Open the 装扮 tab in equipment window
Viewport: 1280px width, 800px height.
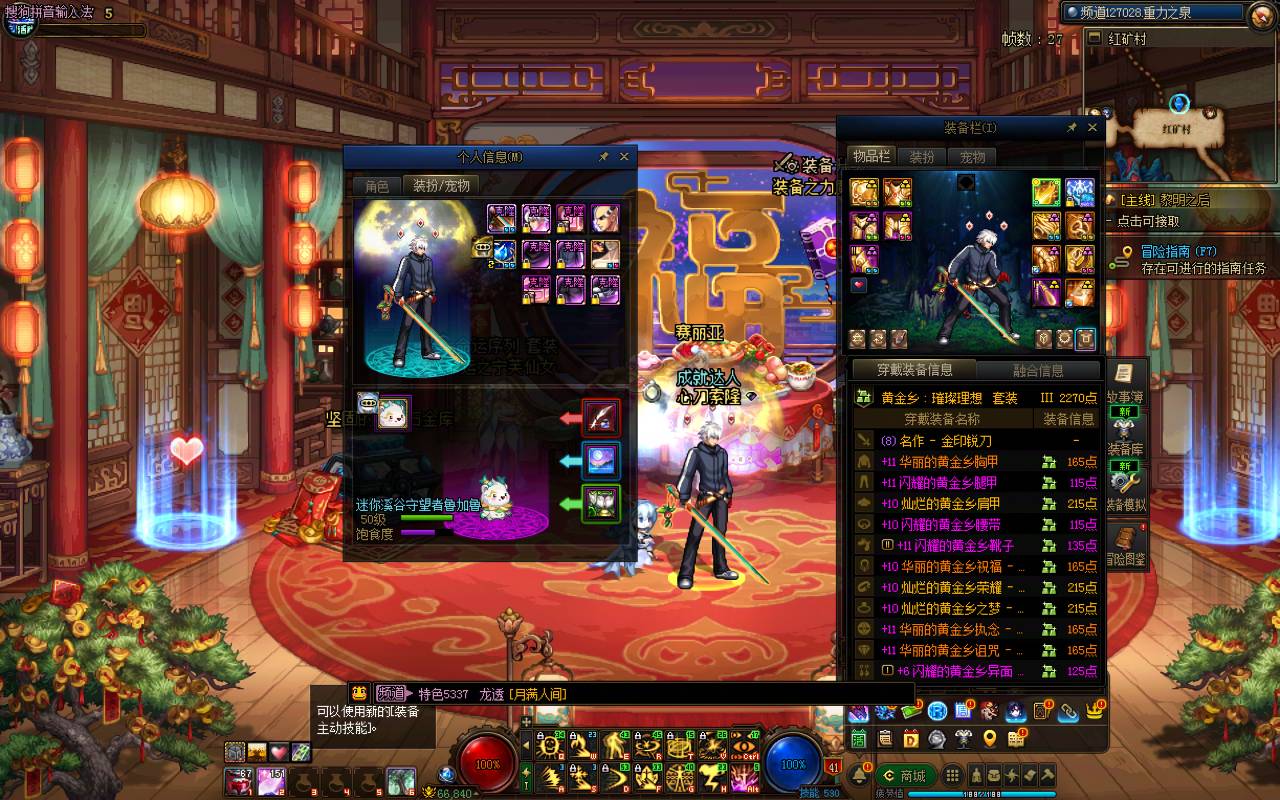point(922,157)
